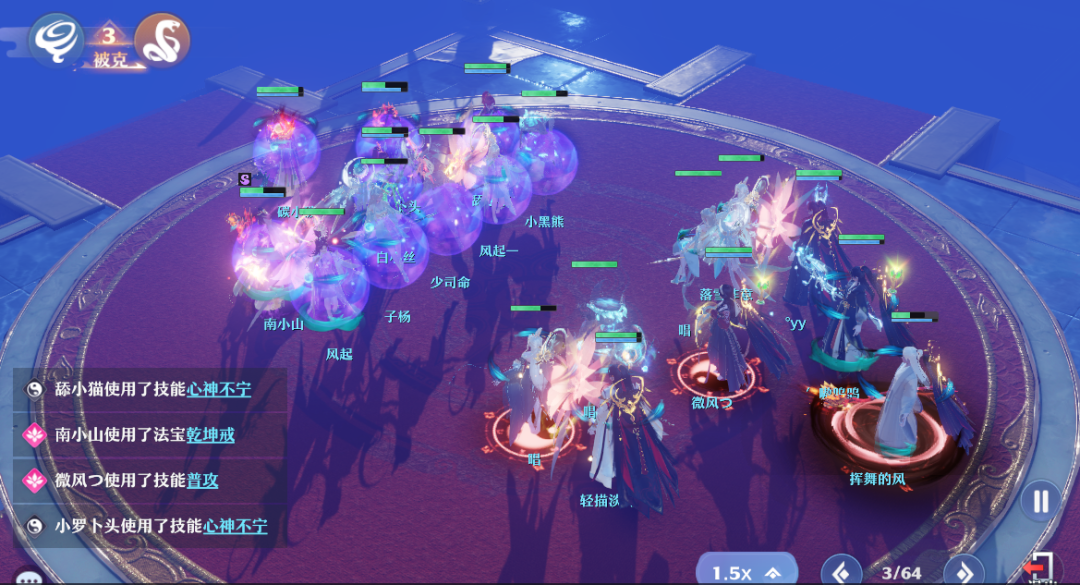This screenshot has height=585, width=1080.
Task: Open 小罗卜头's 心神不宁 skill link
Action: [x=236, y=526]
